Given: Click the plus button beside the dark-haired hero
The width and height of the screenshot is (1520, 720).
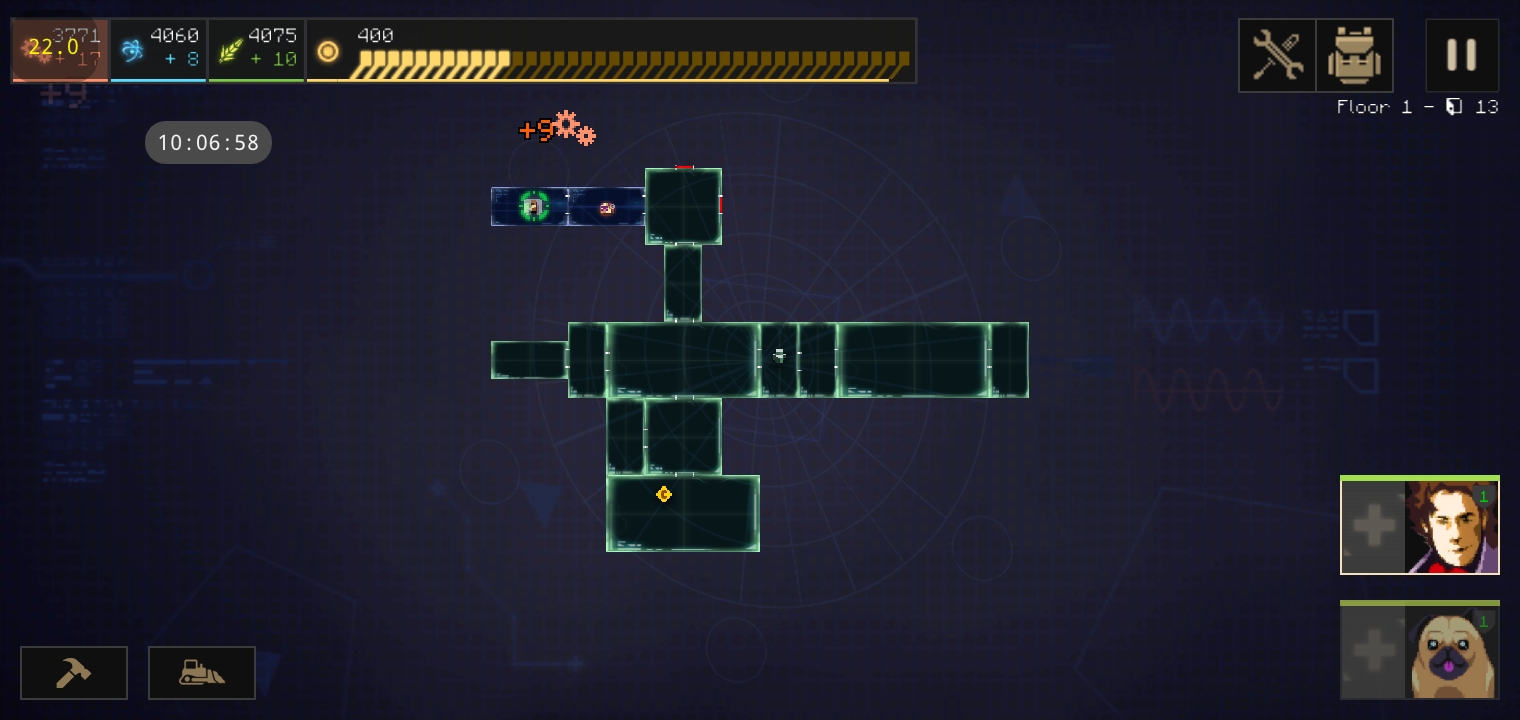Looking at the screenshot, I should pos(1373,527).
